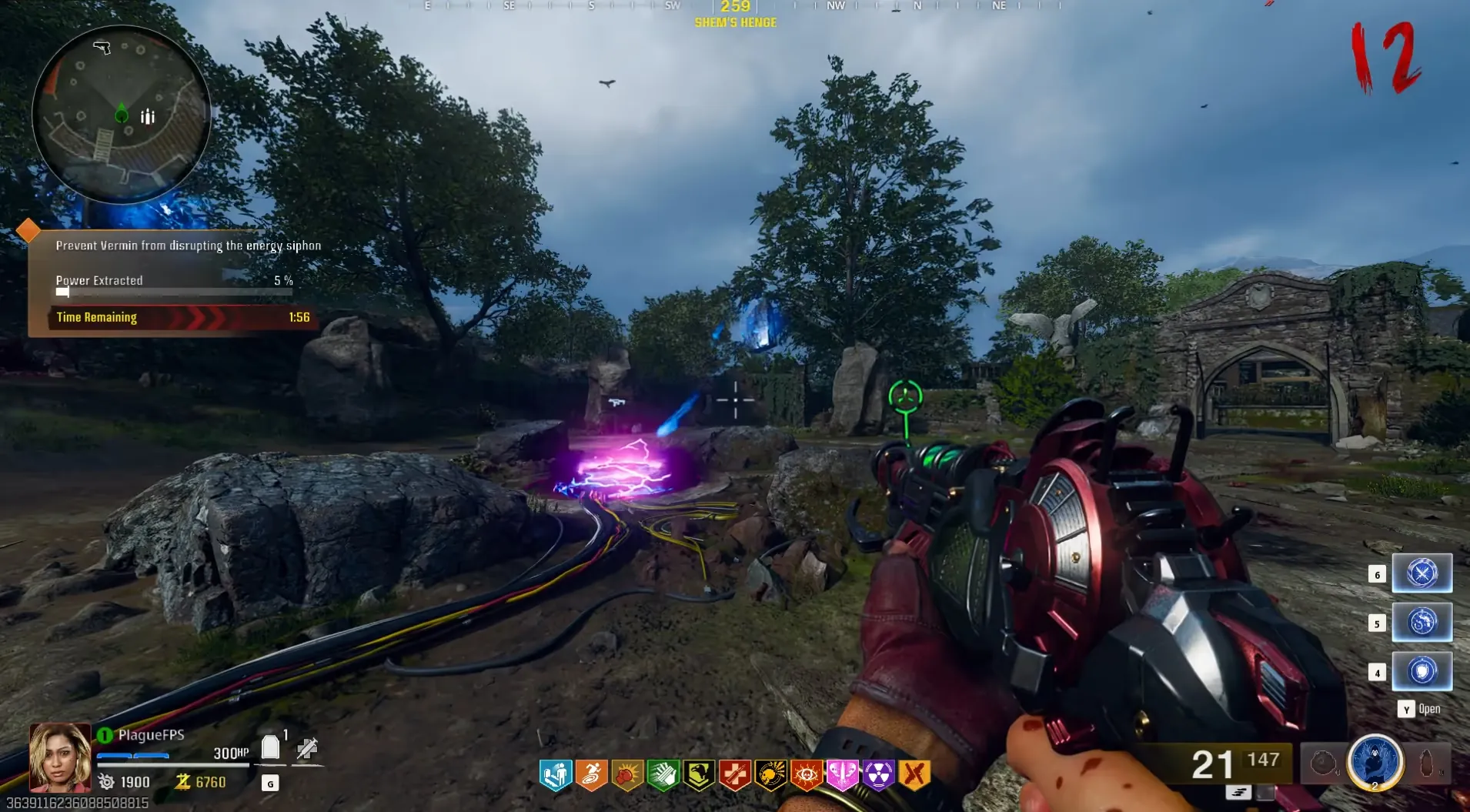The image size is (1470, 812).
Task: Select the armor plate icon
Action: coord(270,747)
